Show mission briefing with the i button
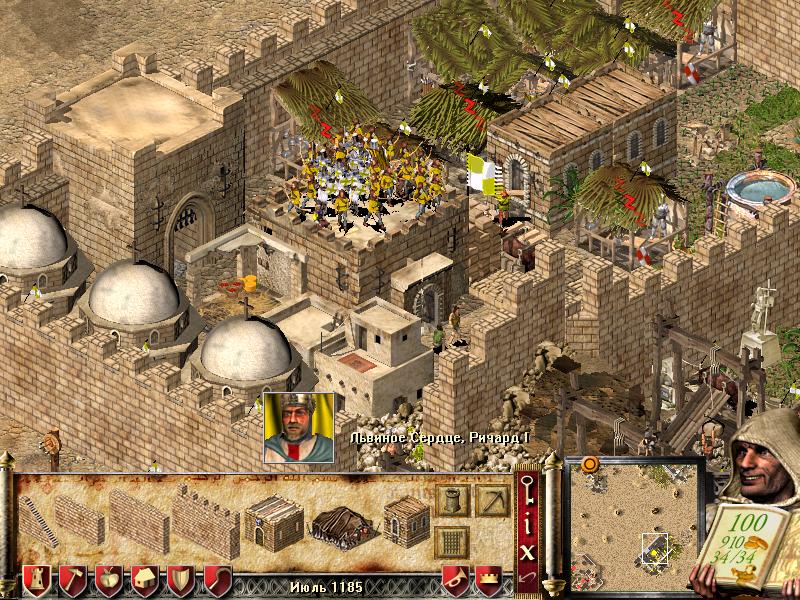This screenshot has height=600, width=800. click(x=529, y=520)
